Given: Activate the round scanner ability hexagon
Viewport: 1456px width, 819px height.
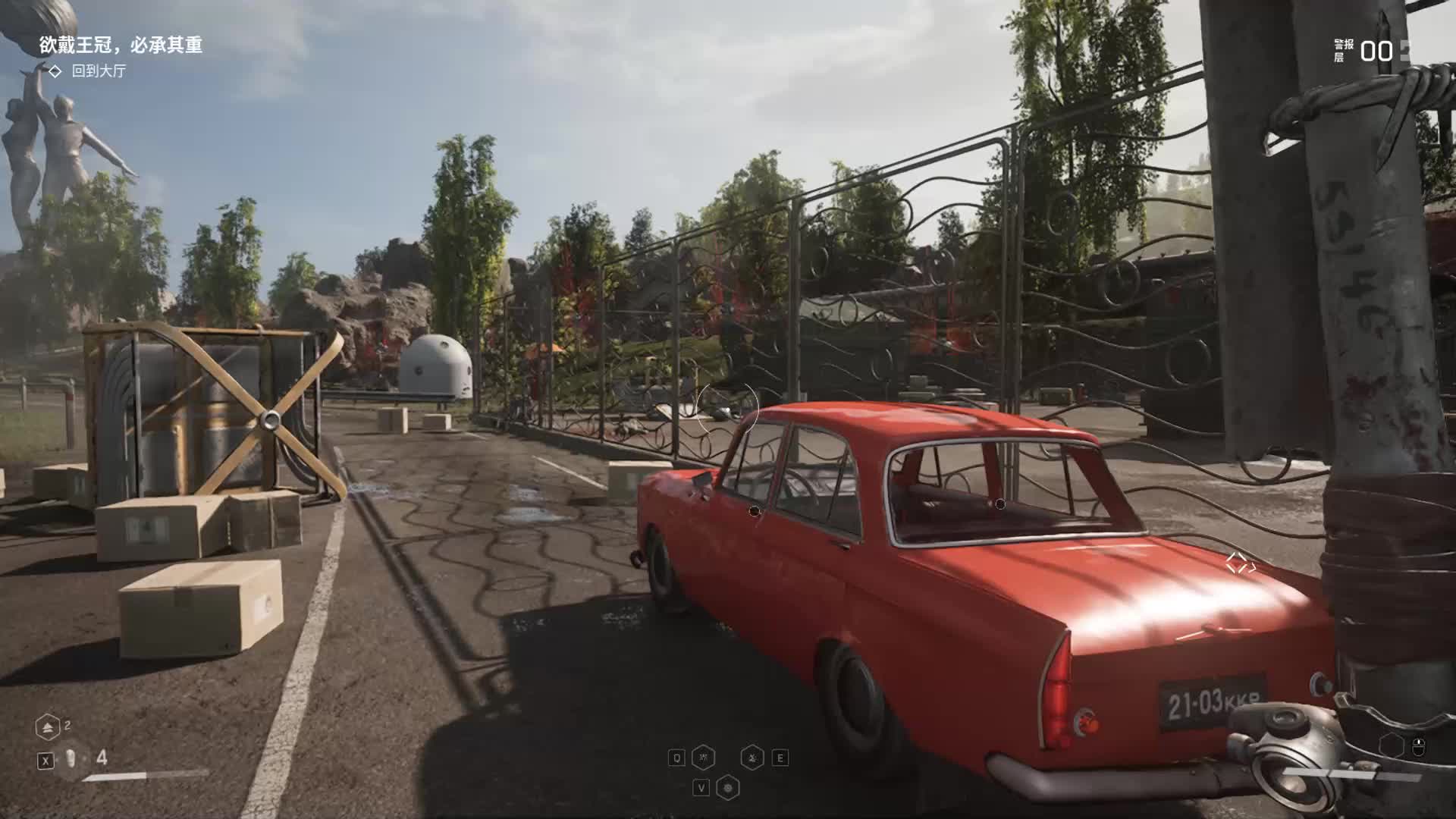Looking at the screenshot, I should pos(728,788).
